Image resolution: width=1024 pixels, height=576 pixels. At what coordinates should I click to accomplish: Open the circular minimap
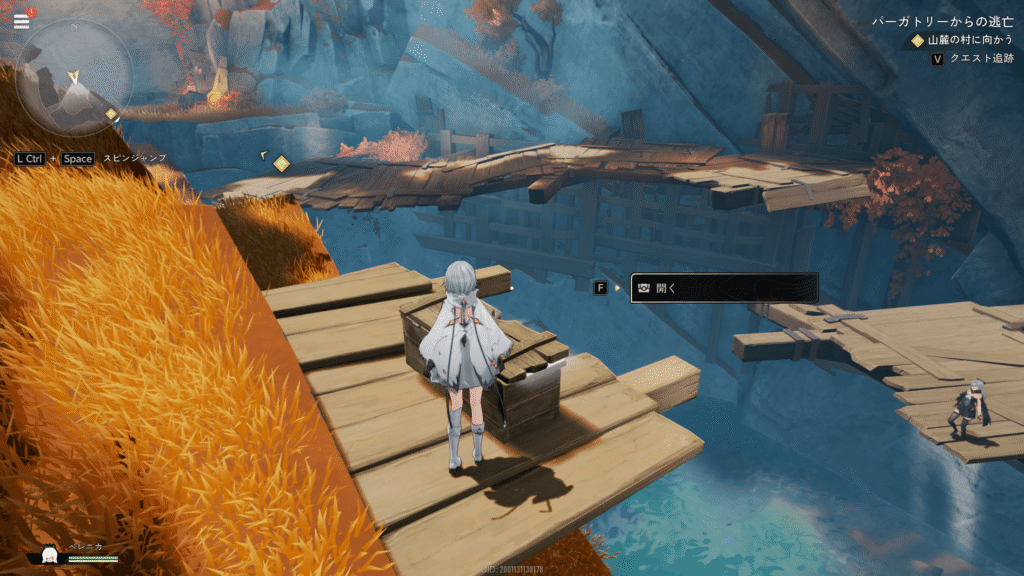73,78
